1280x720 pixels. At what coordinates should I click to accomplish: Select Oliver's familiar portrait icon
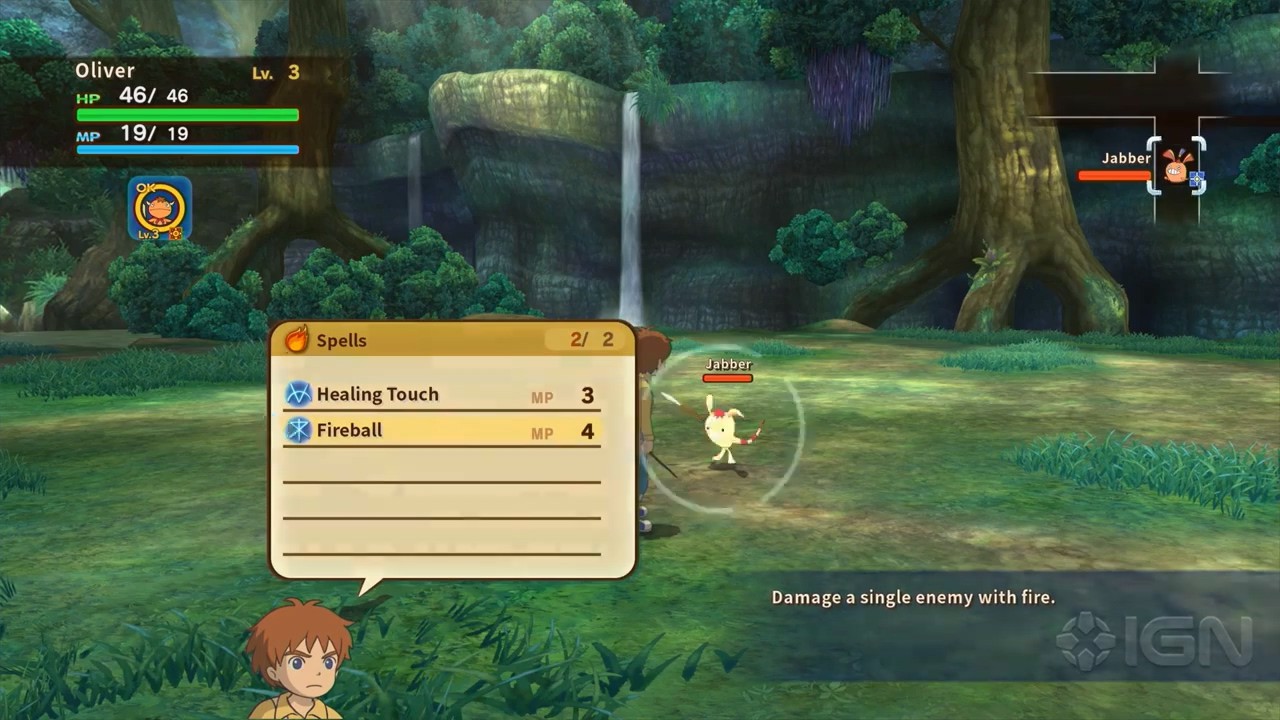click(160, 209)
